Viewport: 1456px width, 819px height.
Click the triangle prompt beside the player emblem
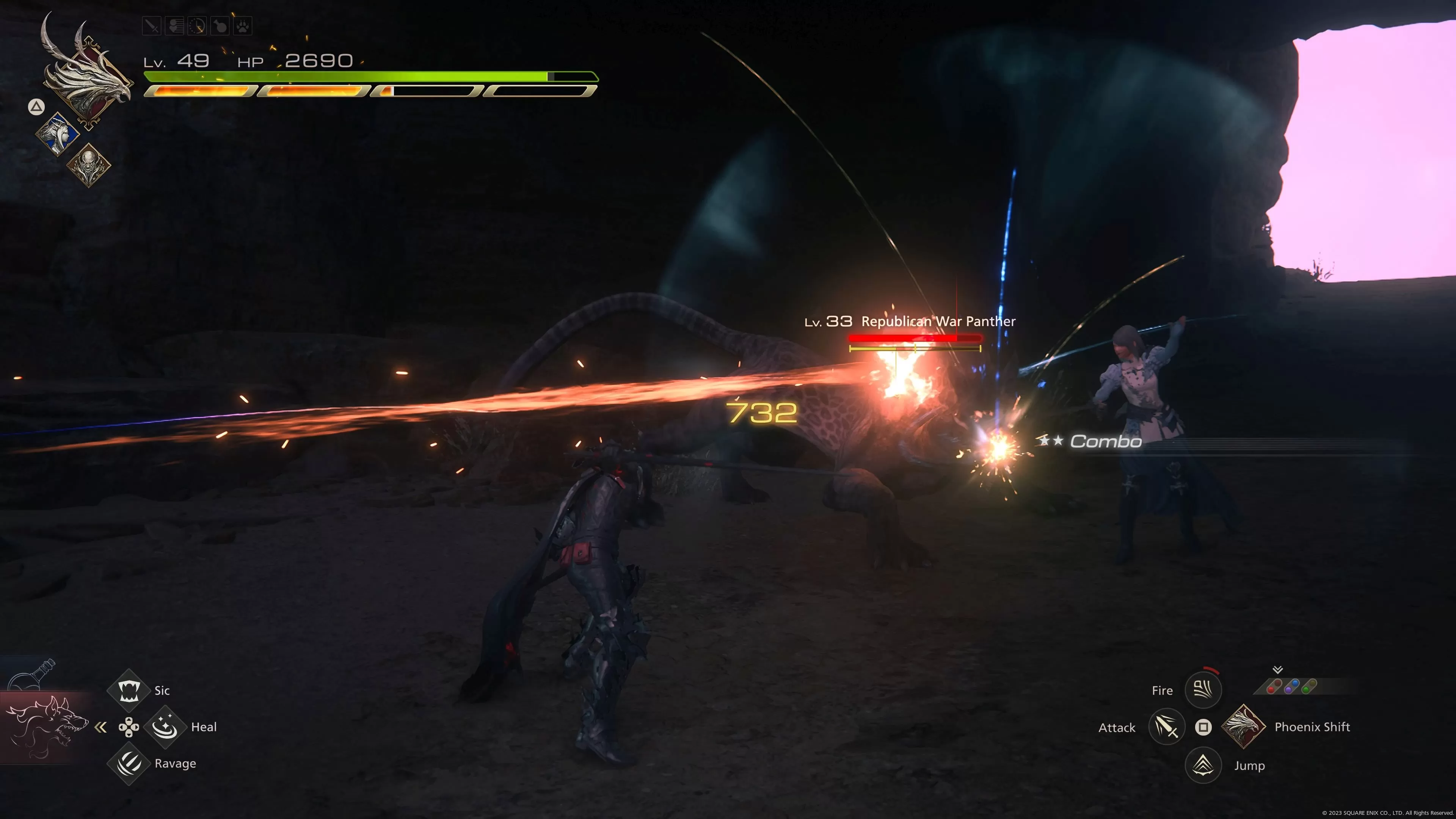pyautogui.click(x=36, y=107)
